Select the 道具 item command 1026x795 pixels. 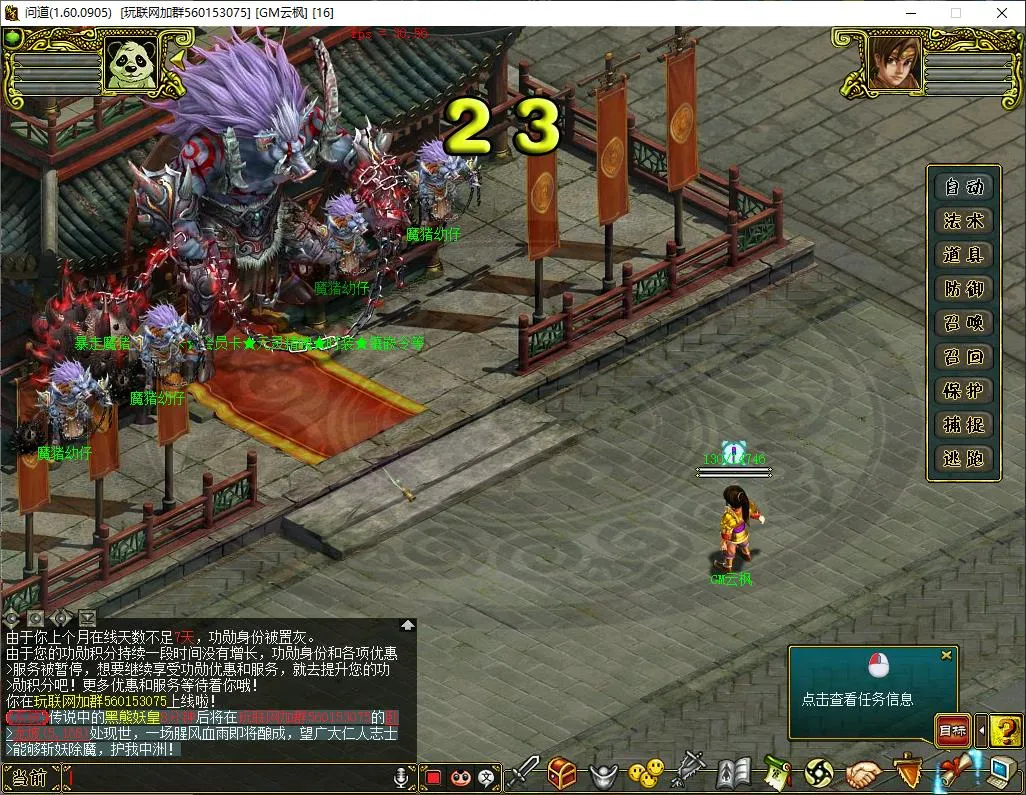click(x=963, y=255)
